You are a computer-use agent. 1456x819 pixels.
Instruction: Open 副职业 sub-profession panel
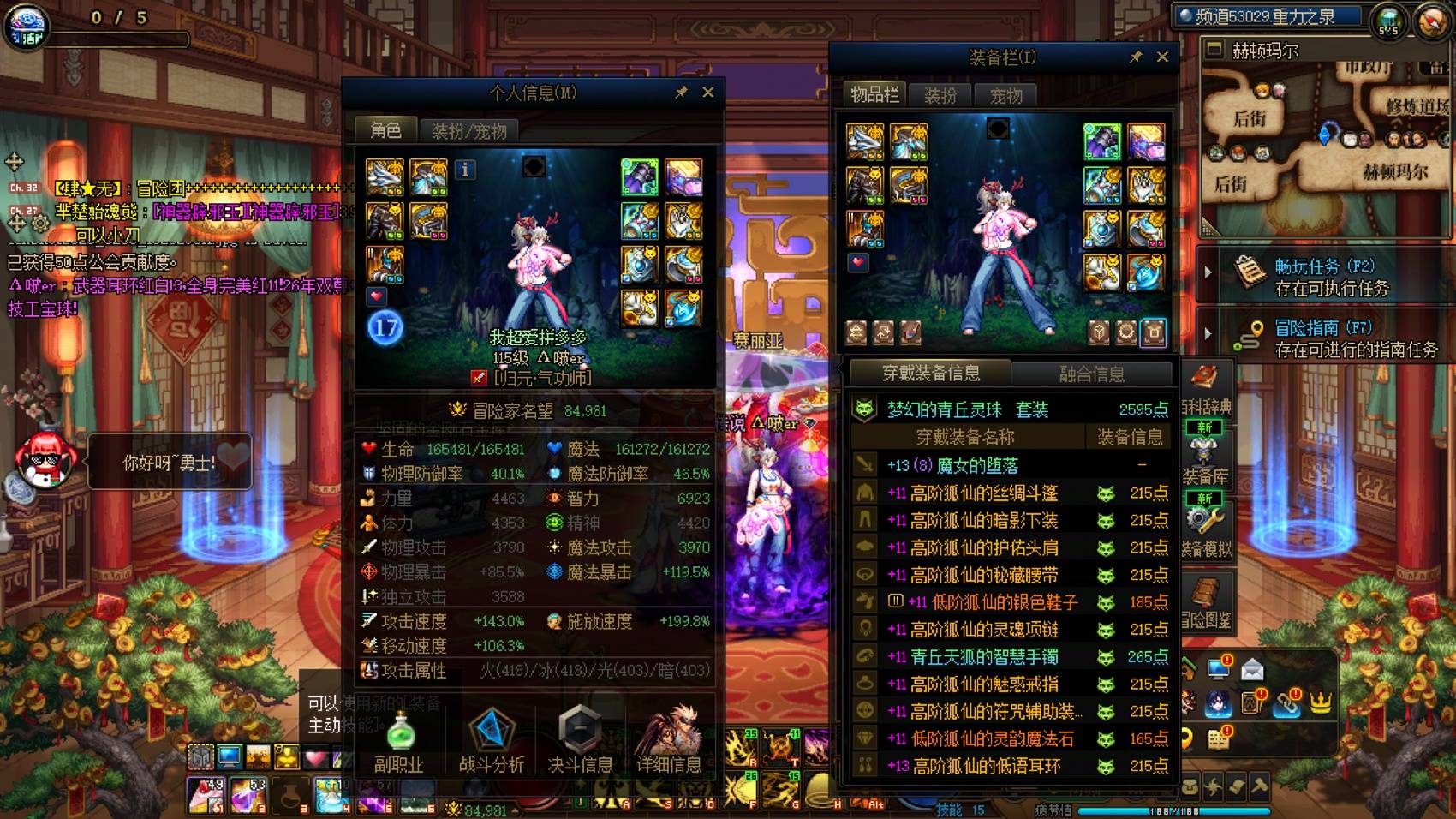coord(401,732)
